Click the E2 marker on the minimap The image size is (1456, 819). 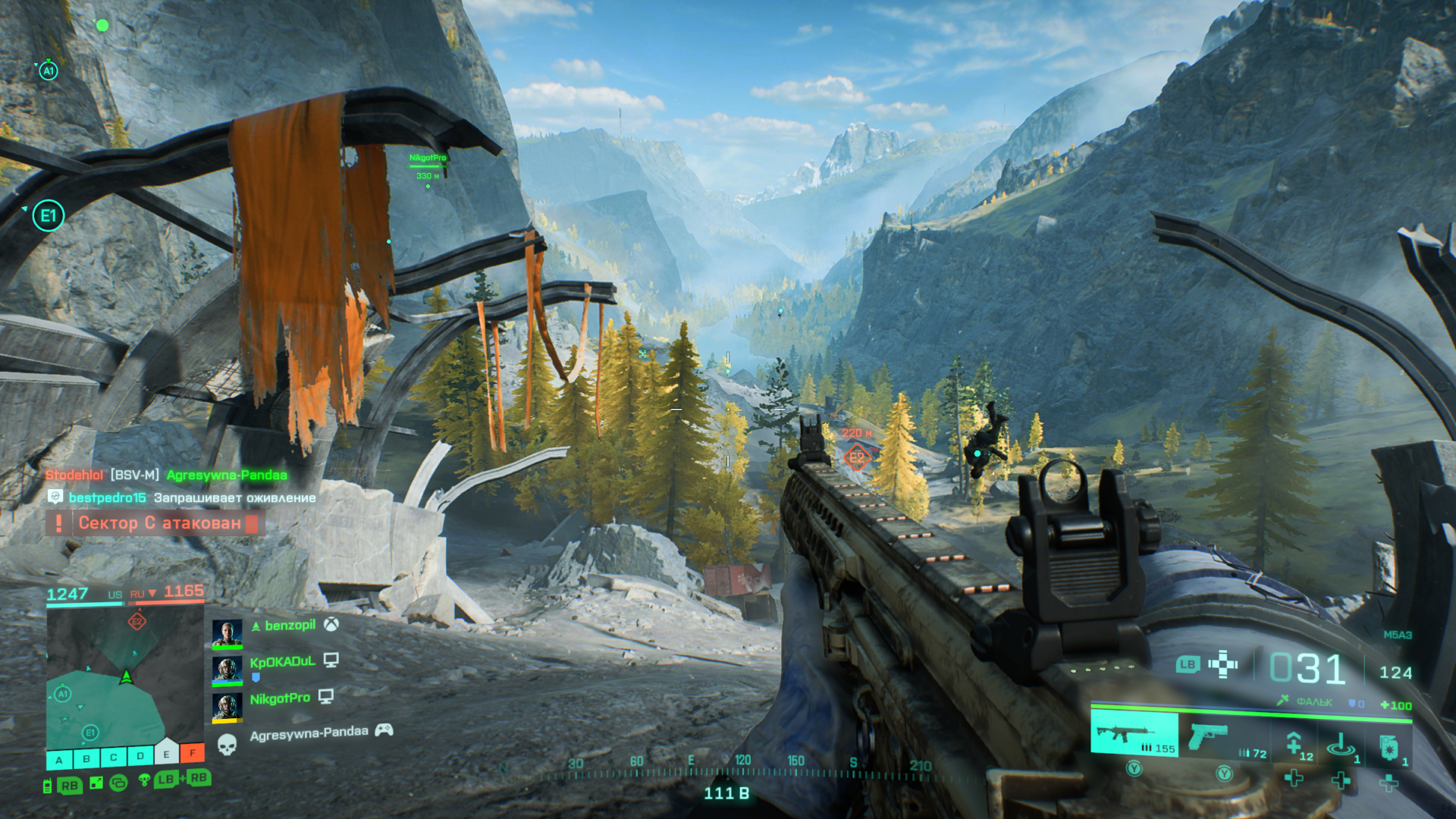tap(137, 622)
